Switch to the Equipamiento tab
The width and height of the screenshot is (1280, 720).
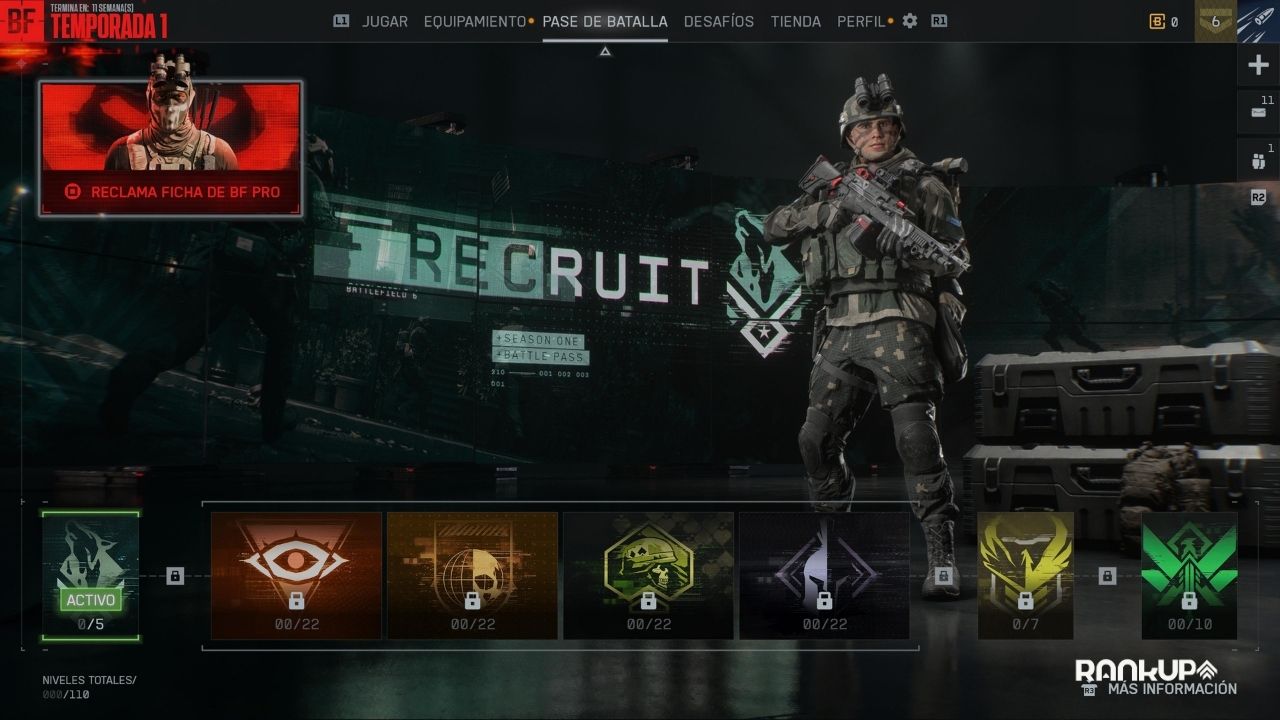point(474,21)
